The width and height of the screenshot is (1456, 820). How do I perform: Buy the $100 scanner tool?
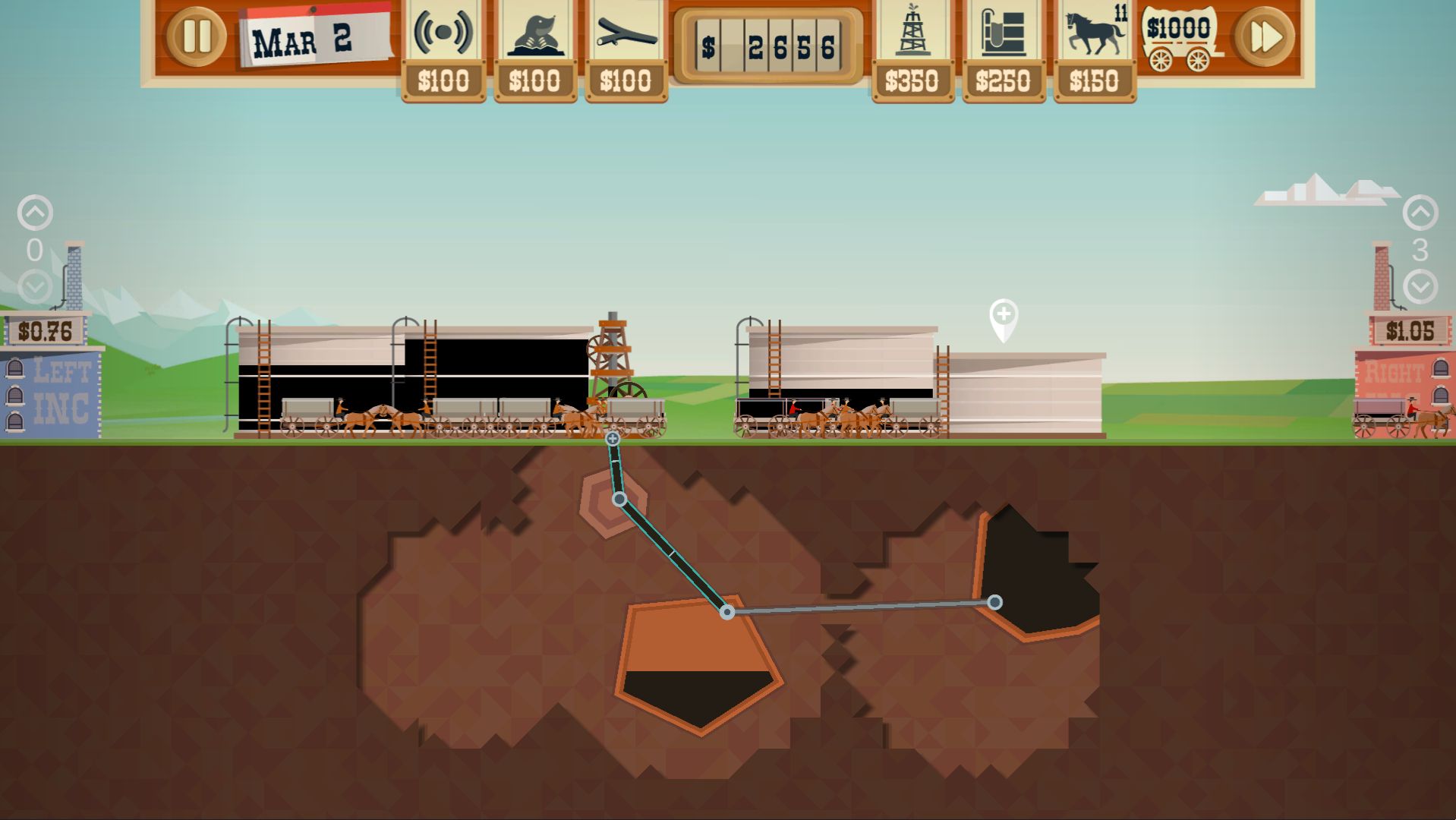443,50
